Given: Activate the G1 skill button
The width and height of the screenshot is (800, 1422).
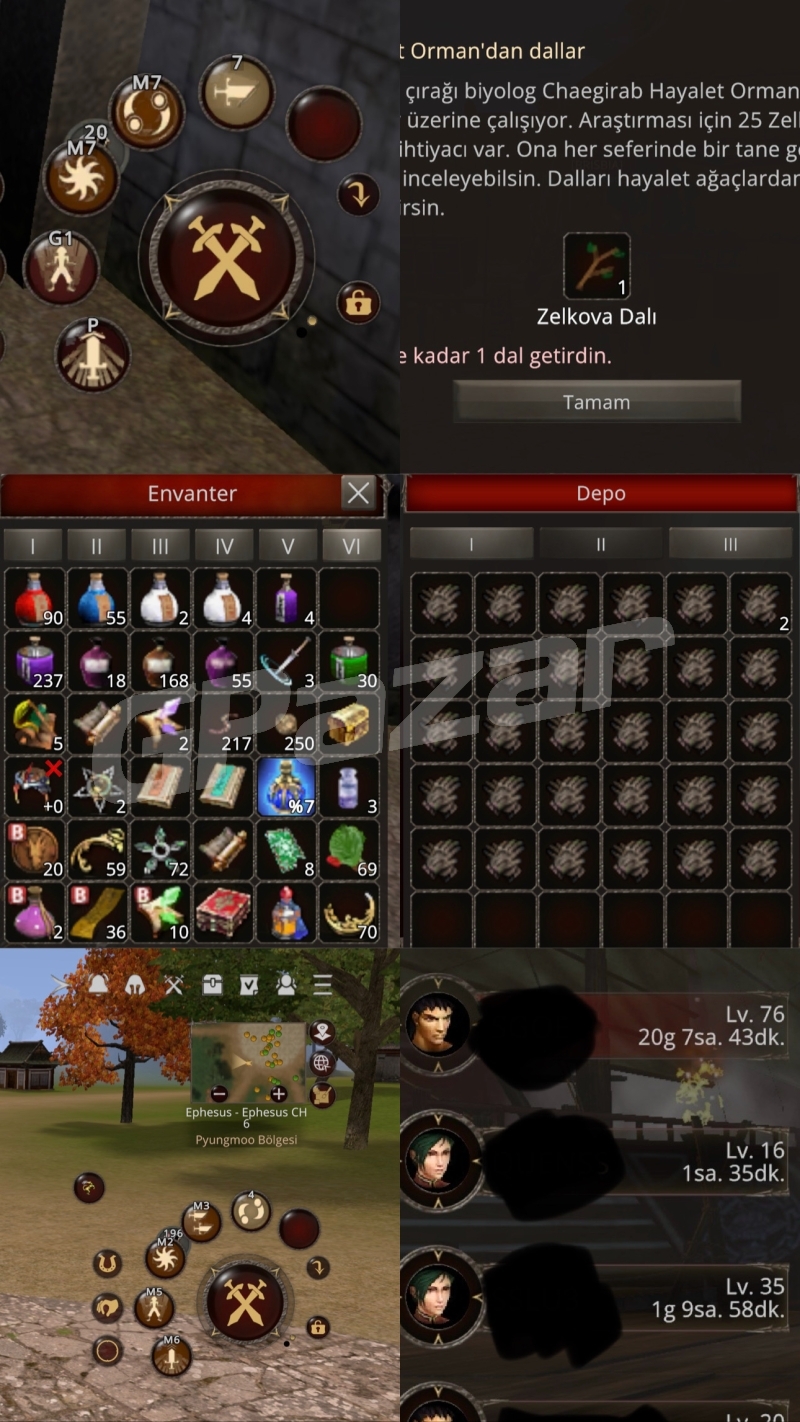Looking at the screenshot, I should coord(61,268).
